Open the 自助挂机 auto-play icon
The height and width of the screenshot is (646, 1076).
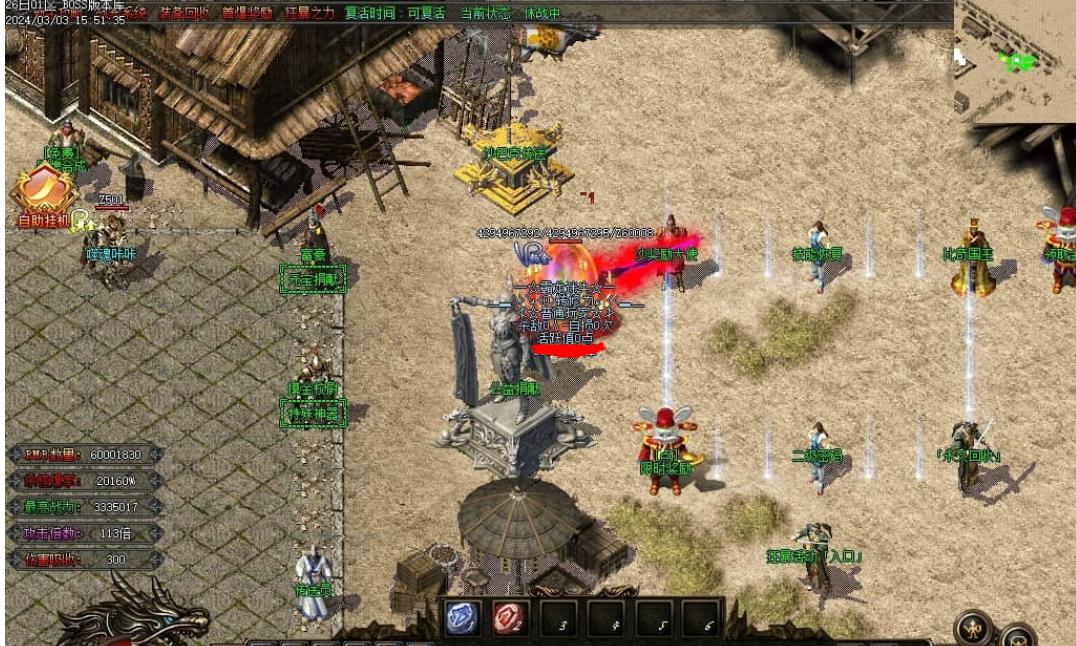click(x=38, y=195)
